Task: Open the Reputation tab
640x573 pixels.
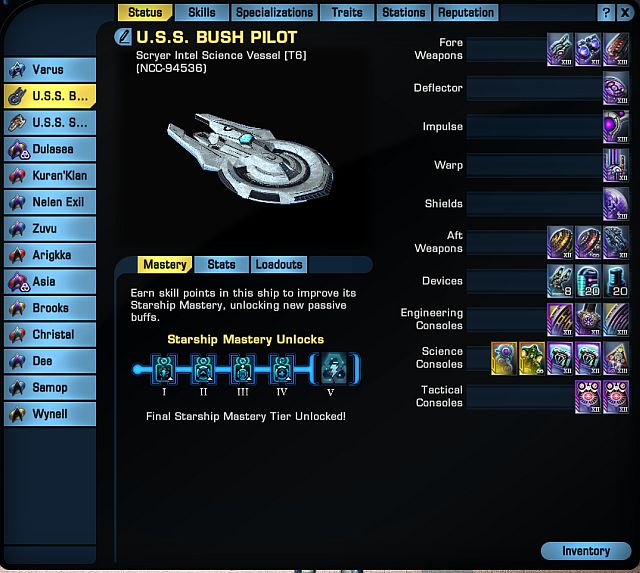Action: 465,13
